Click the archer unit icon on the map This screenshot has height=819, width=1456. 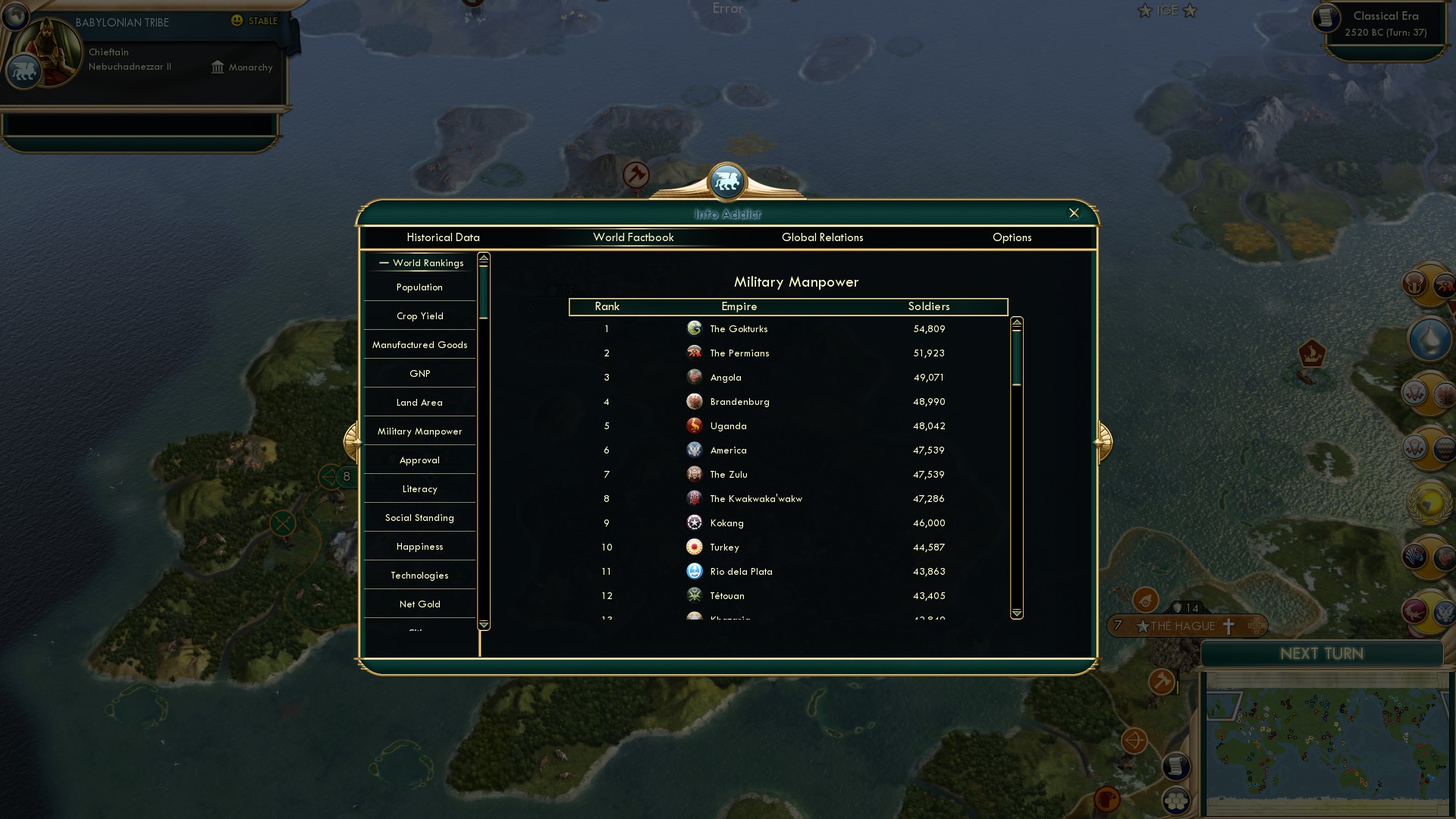1134,739
